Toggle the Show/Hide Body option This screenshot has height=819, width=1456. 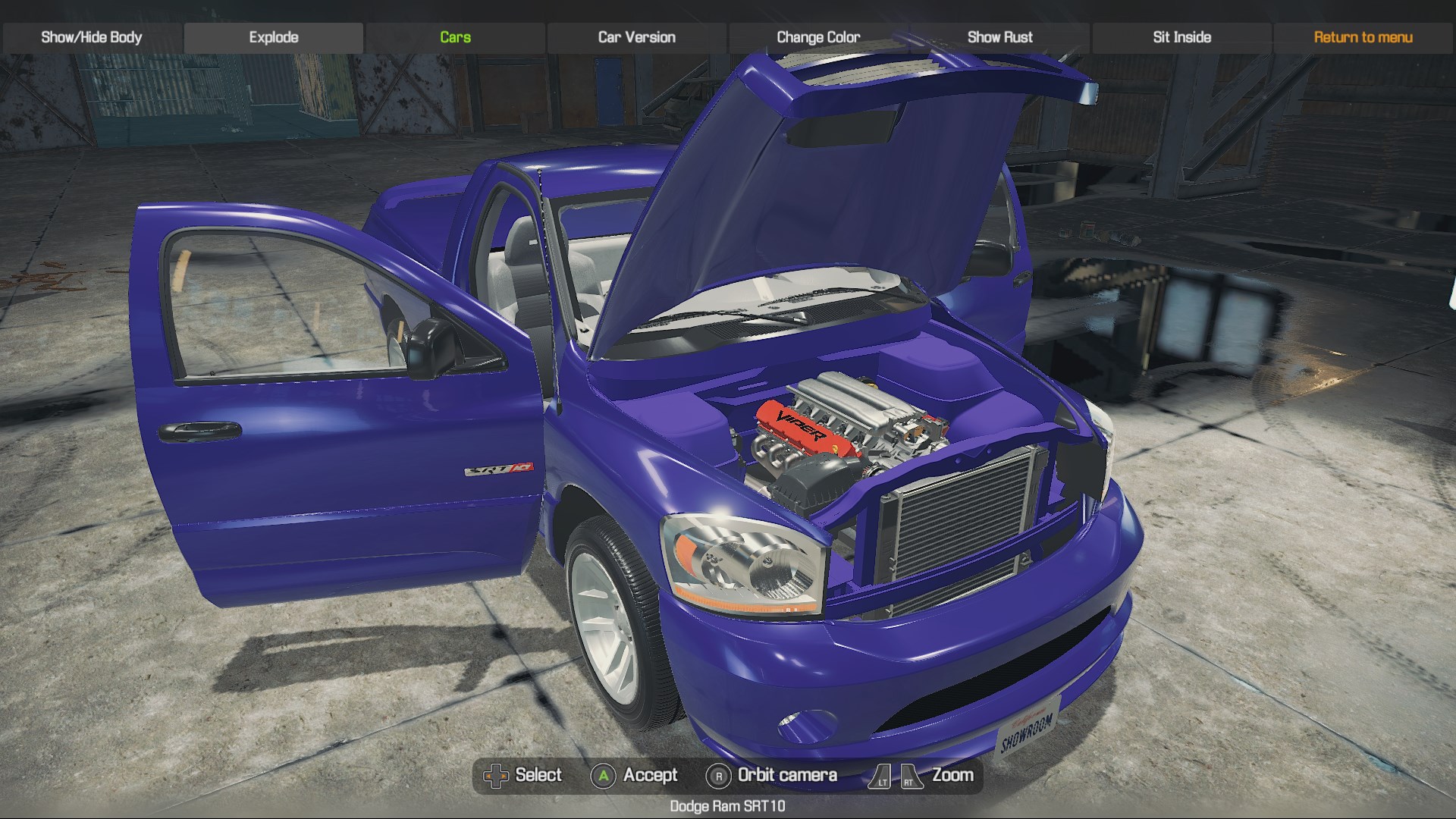[91, 37]
